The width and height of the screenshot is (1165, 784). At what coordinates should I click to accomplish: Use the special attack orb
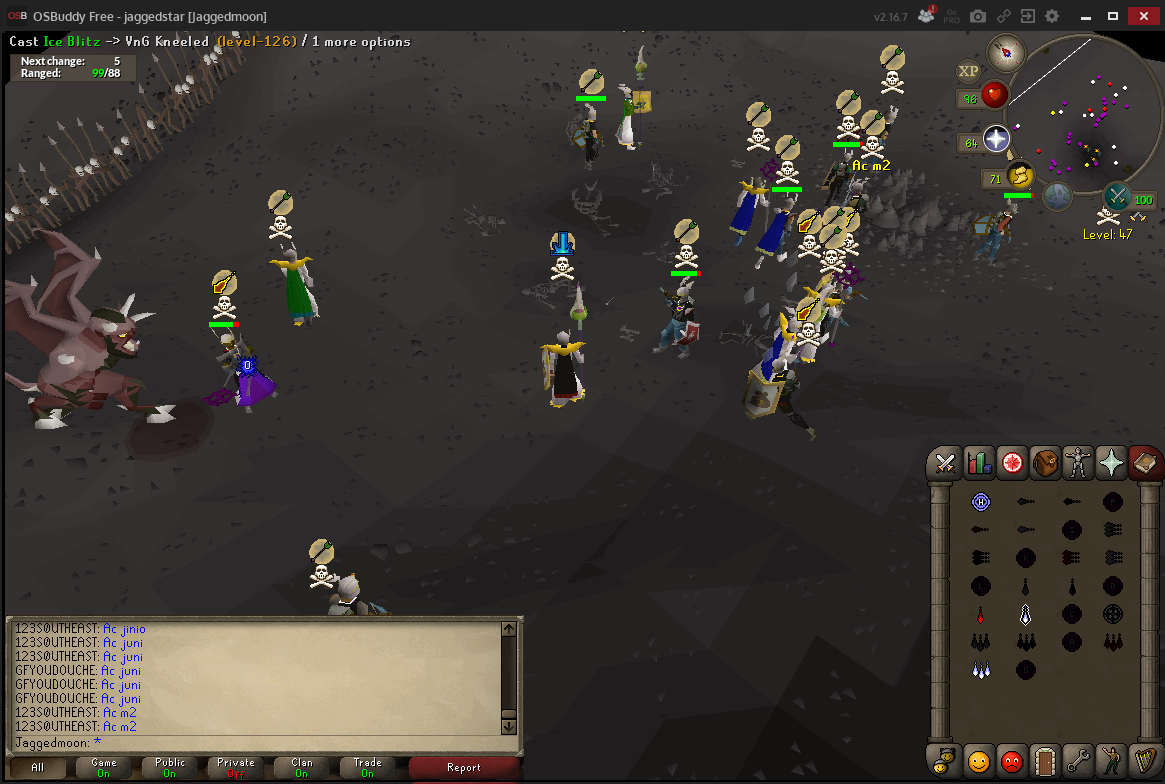click(x=1117, y=196)
